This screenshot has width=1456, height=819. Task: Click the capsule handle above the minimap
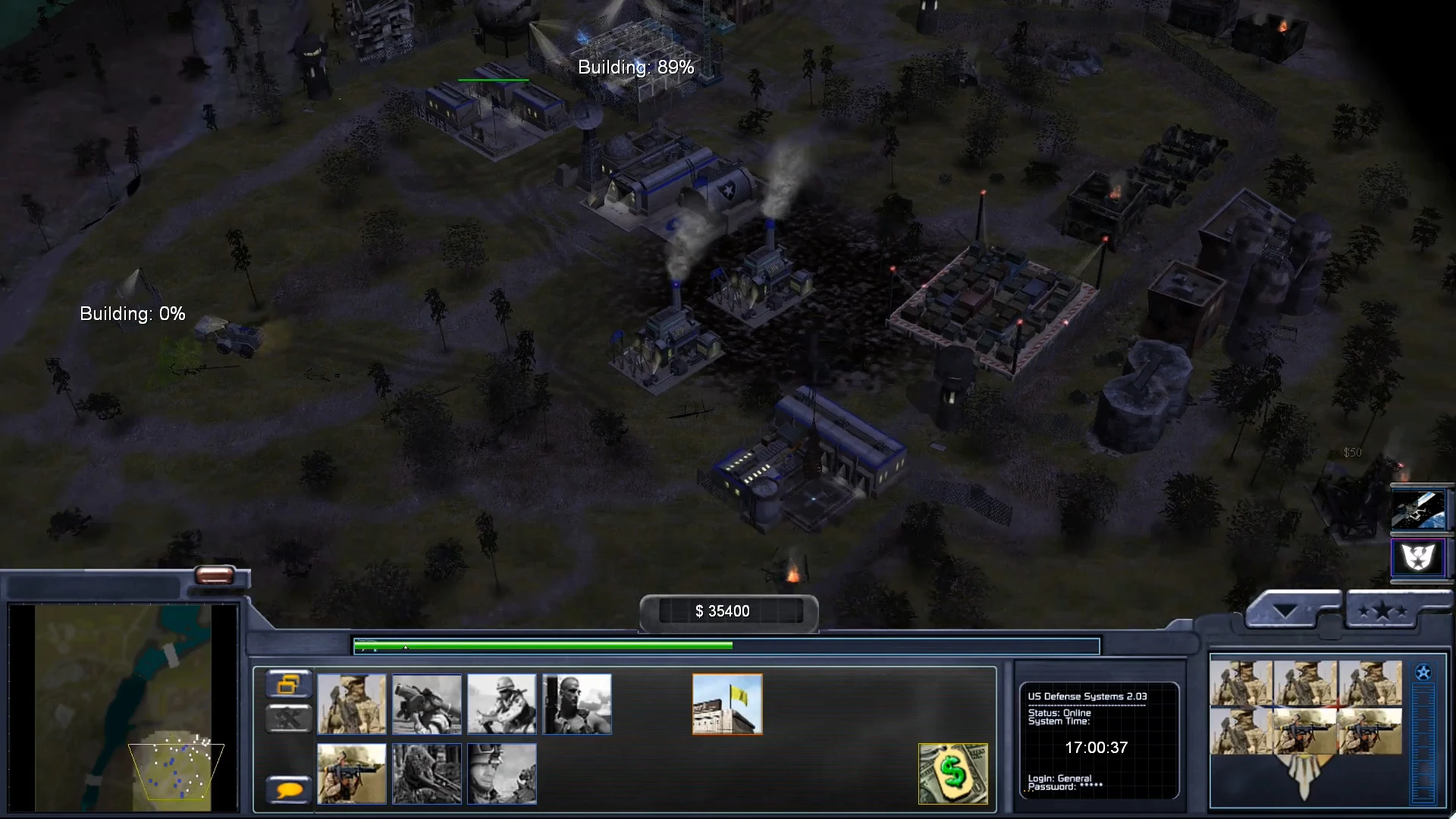click(216, 576)
